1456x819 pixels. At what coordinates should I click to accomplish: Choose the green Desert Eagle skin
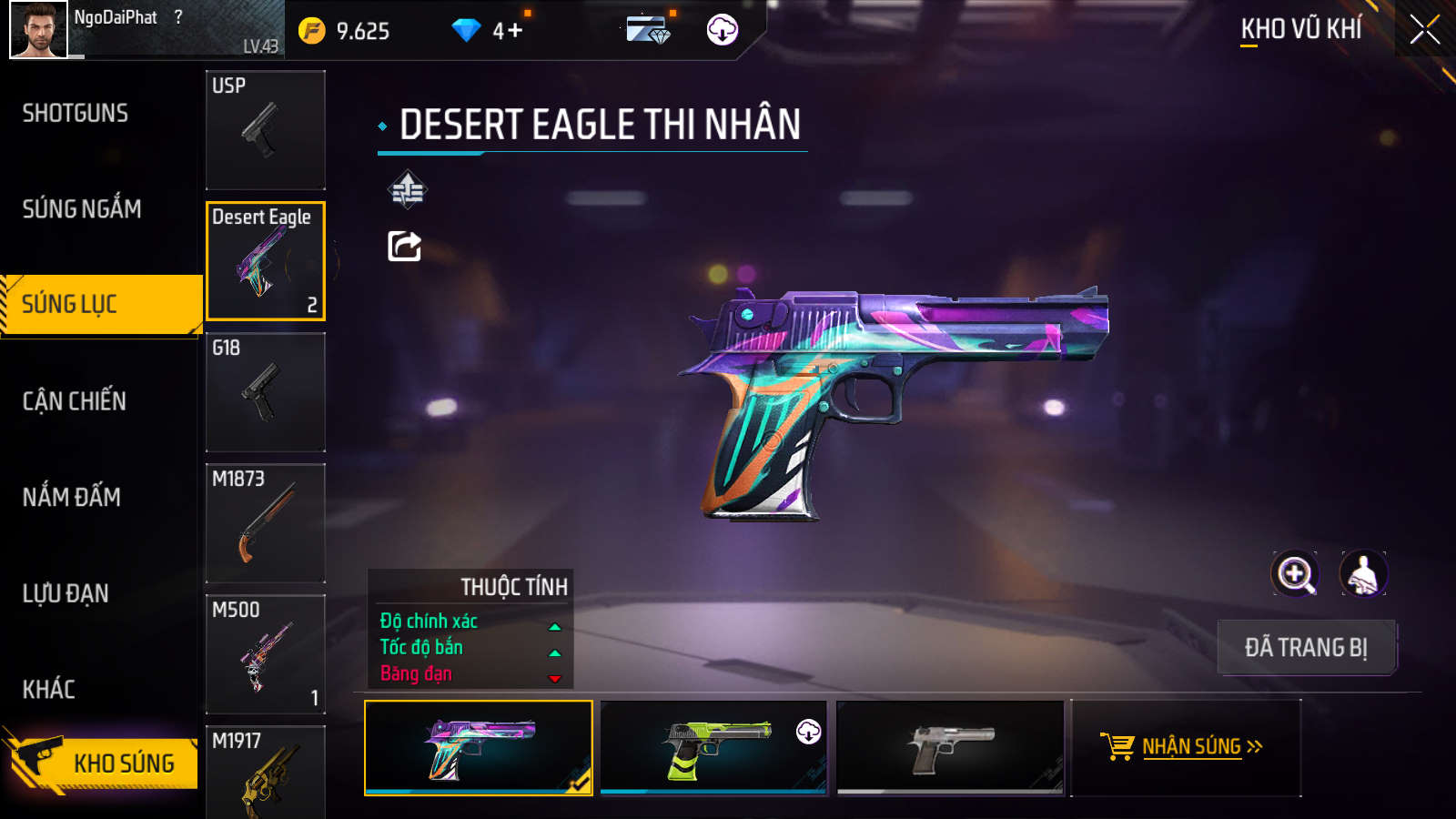tap(713, 747)
